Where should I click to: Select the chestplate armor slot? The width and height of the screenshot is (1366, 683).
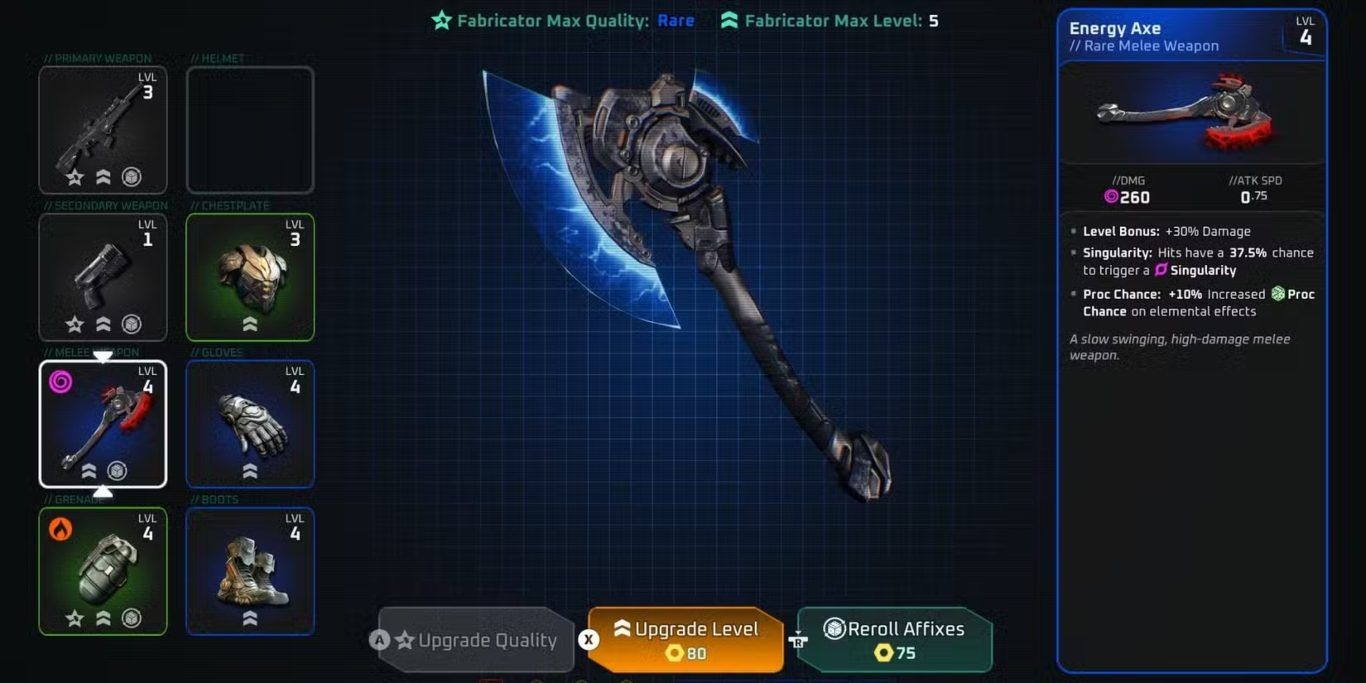250,277
